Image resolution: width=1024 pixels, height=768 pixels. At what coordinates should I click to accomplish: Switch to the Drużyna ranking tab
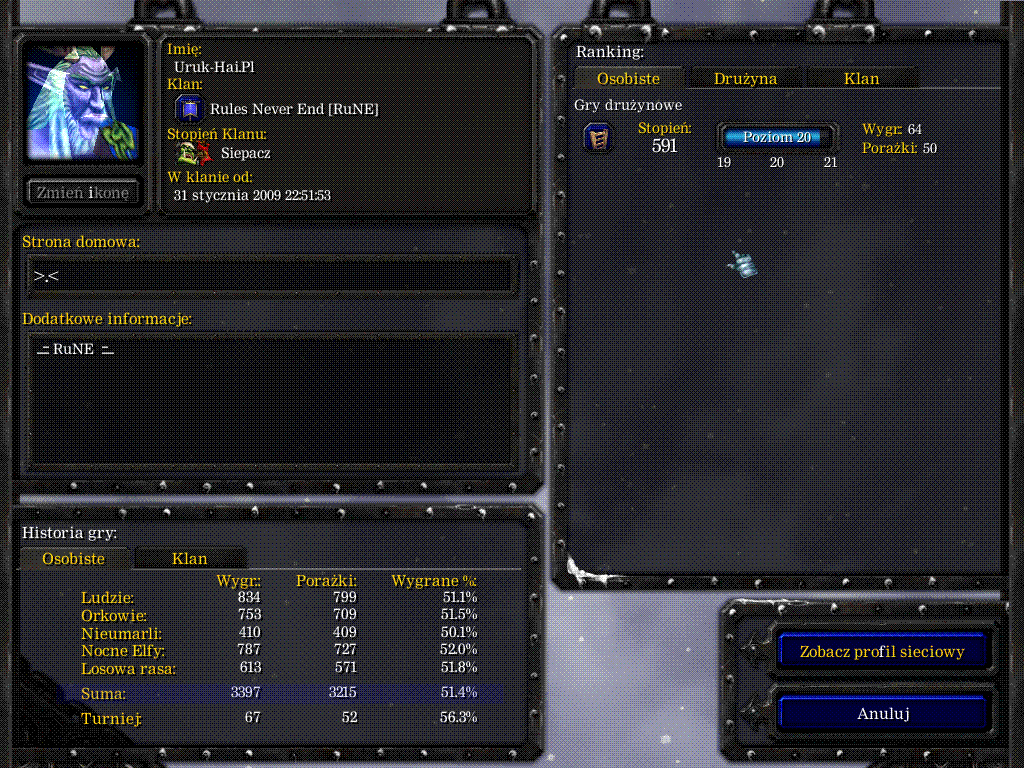coord(745,78)
